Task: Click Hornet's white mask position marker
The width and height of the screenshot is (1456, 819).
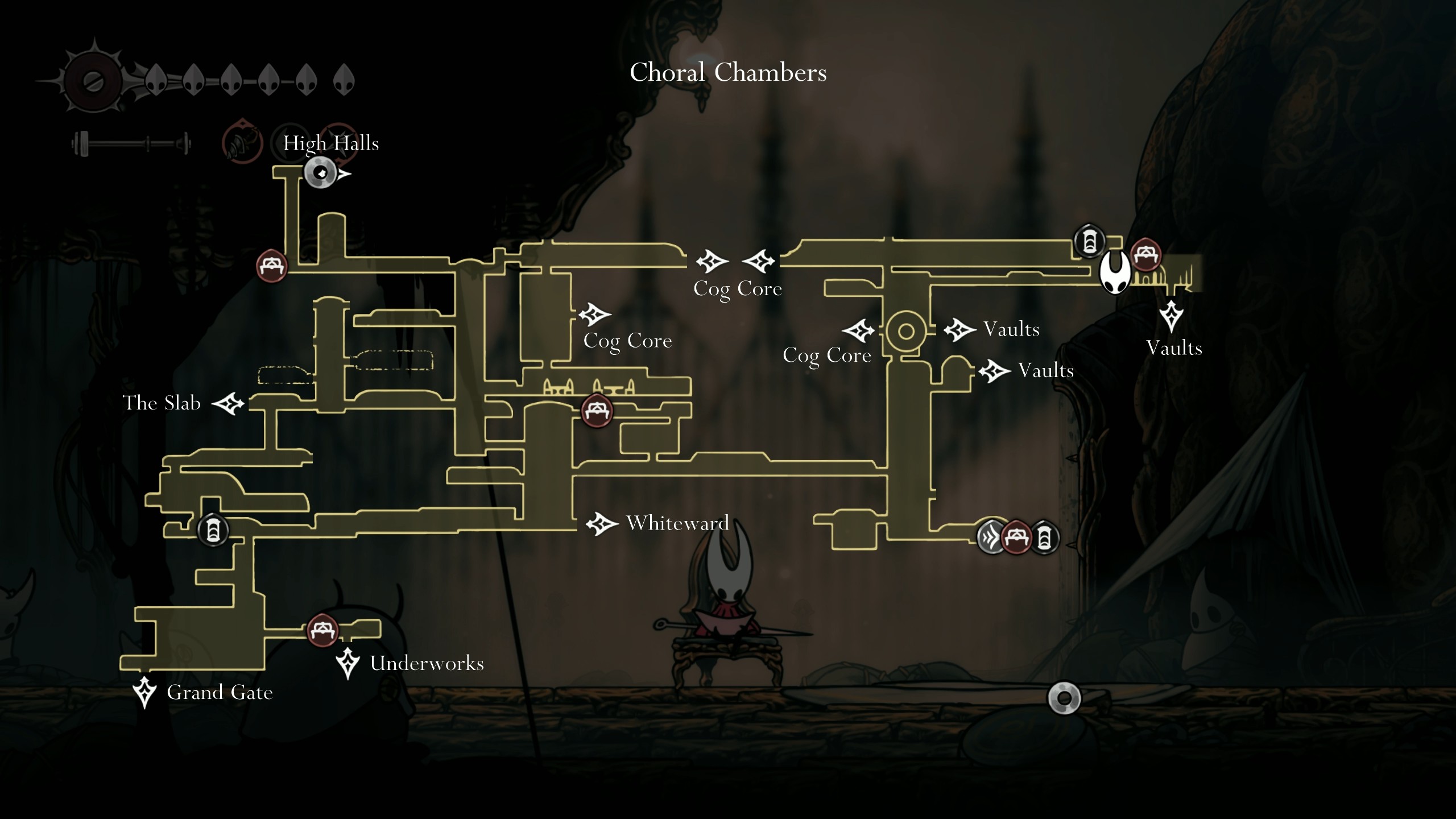Action: coord(1114,272)
